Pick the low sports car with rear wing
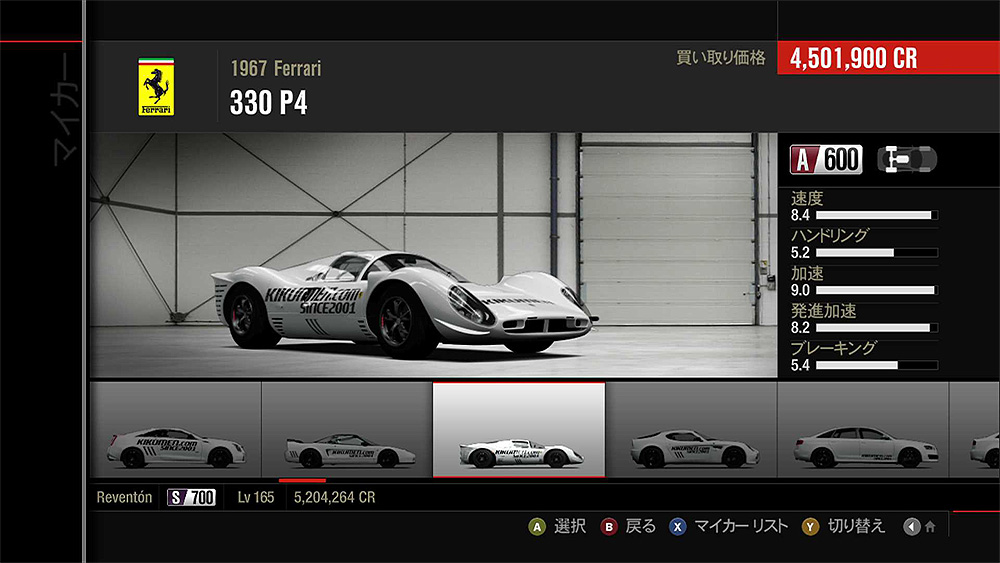 [x=346, y=431]
